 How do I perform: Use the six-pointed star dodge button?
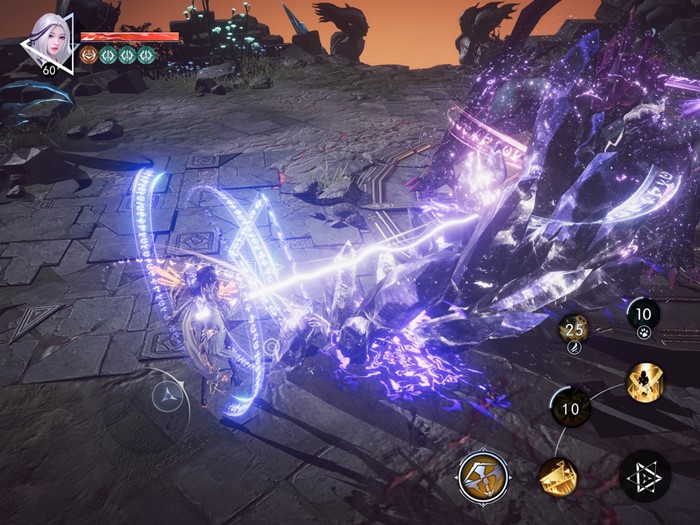[x=644, y=476]
